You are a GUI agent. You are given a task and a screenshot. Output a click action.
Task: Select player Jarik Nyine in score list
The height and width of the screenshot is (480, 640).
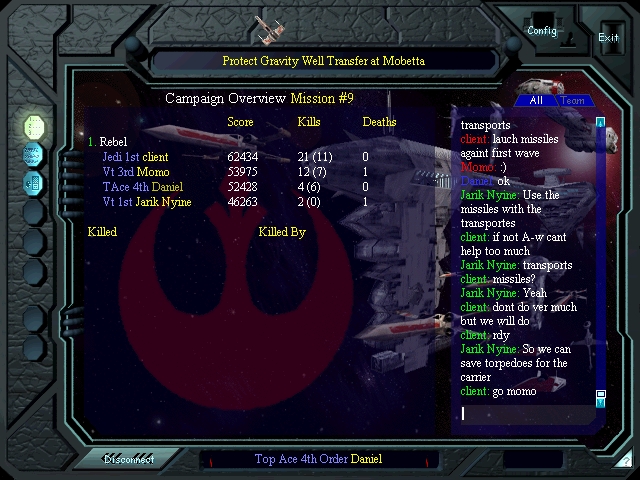[164, 202]
